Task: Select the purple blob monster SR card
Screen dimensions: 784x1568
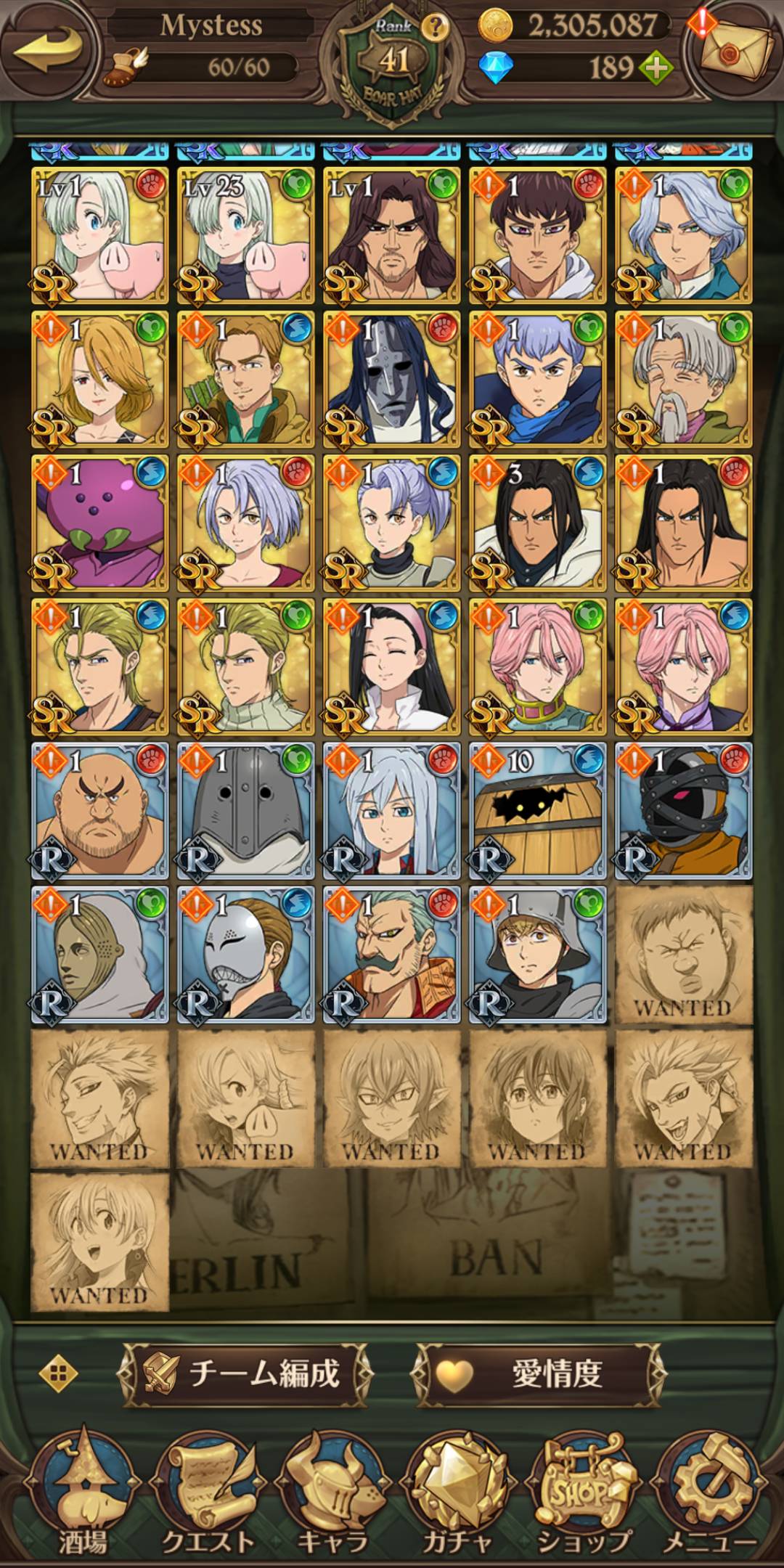Action: tap(99, 523)
